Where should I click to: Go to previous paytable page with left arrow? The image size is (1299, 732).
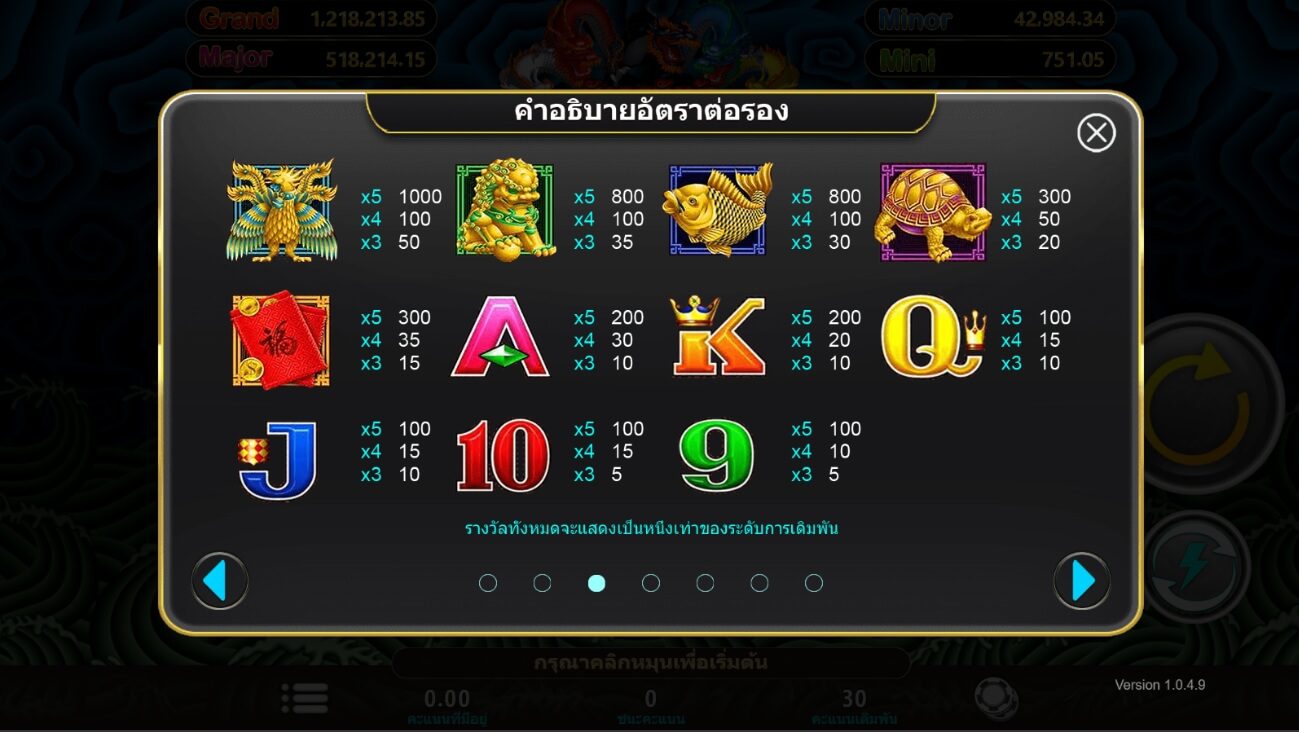219,581
